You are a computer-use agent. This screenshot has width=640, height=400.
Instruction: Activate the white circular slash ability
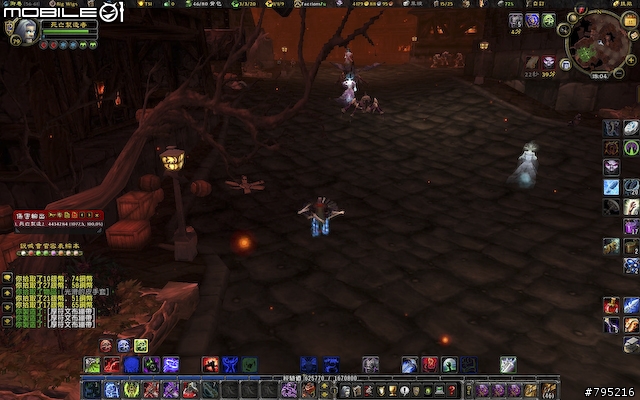[x=631, y=128]
